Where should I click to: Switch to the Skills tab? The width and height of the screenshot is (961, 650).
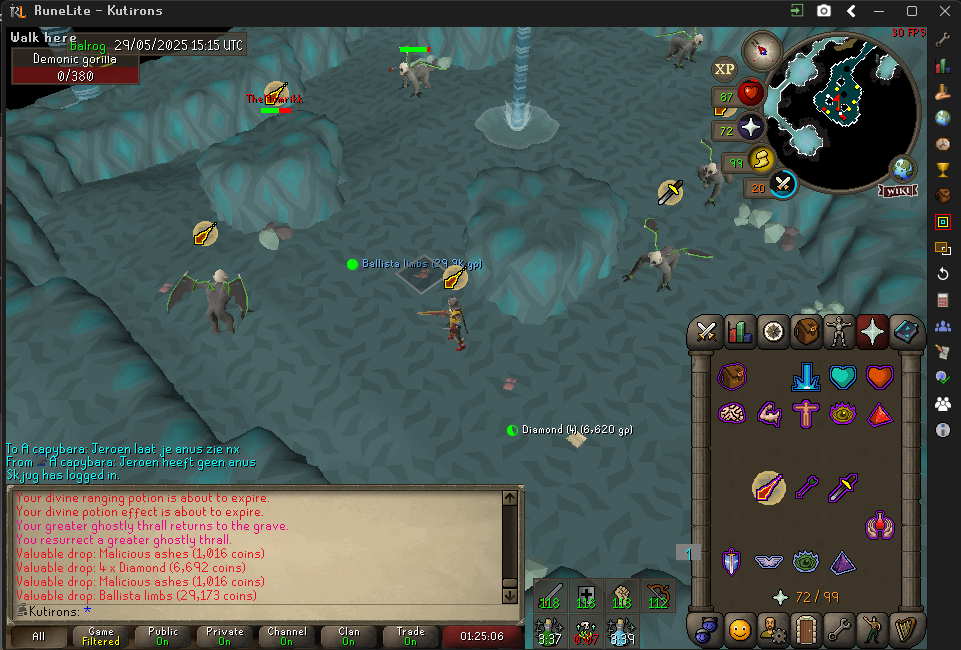click(x=740, y=331)
